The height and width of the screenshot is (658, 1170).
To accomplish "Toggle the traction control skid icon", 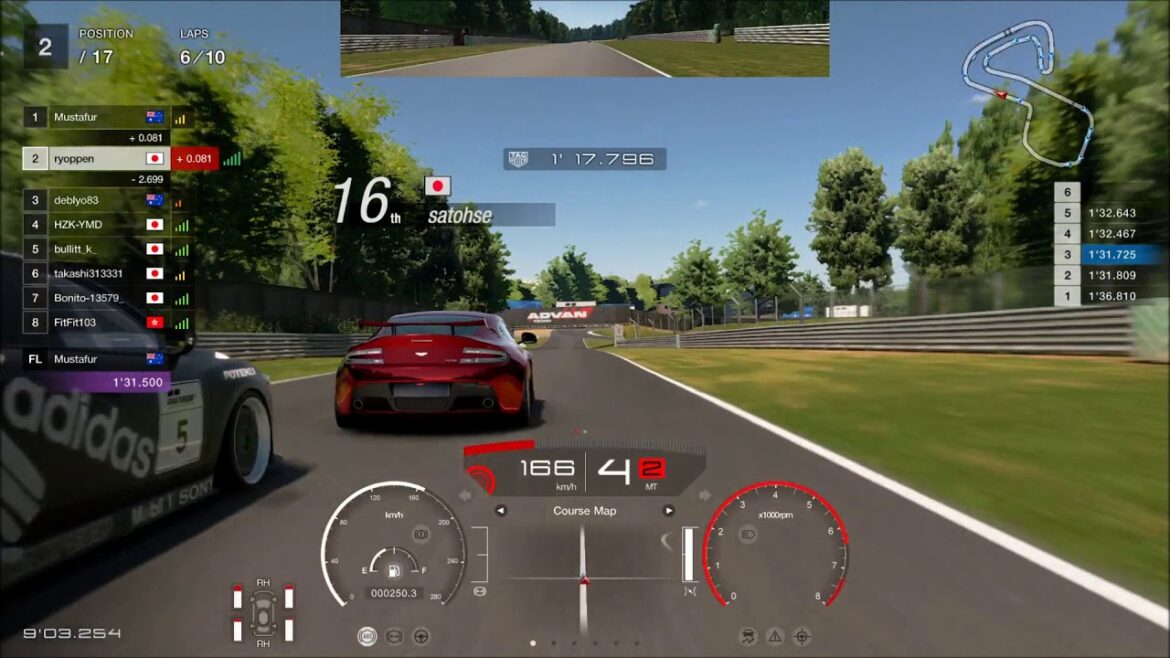I will coord(748,636).
